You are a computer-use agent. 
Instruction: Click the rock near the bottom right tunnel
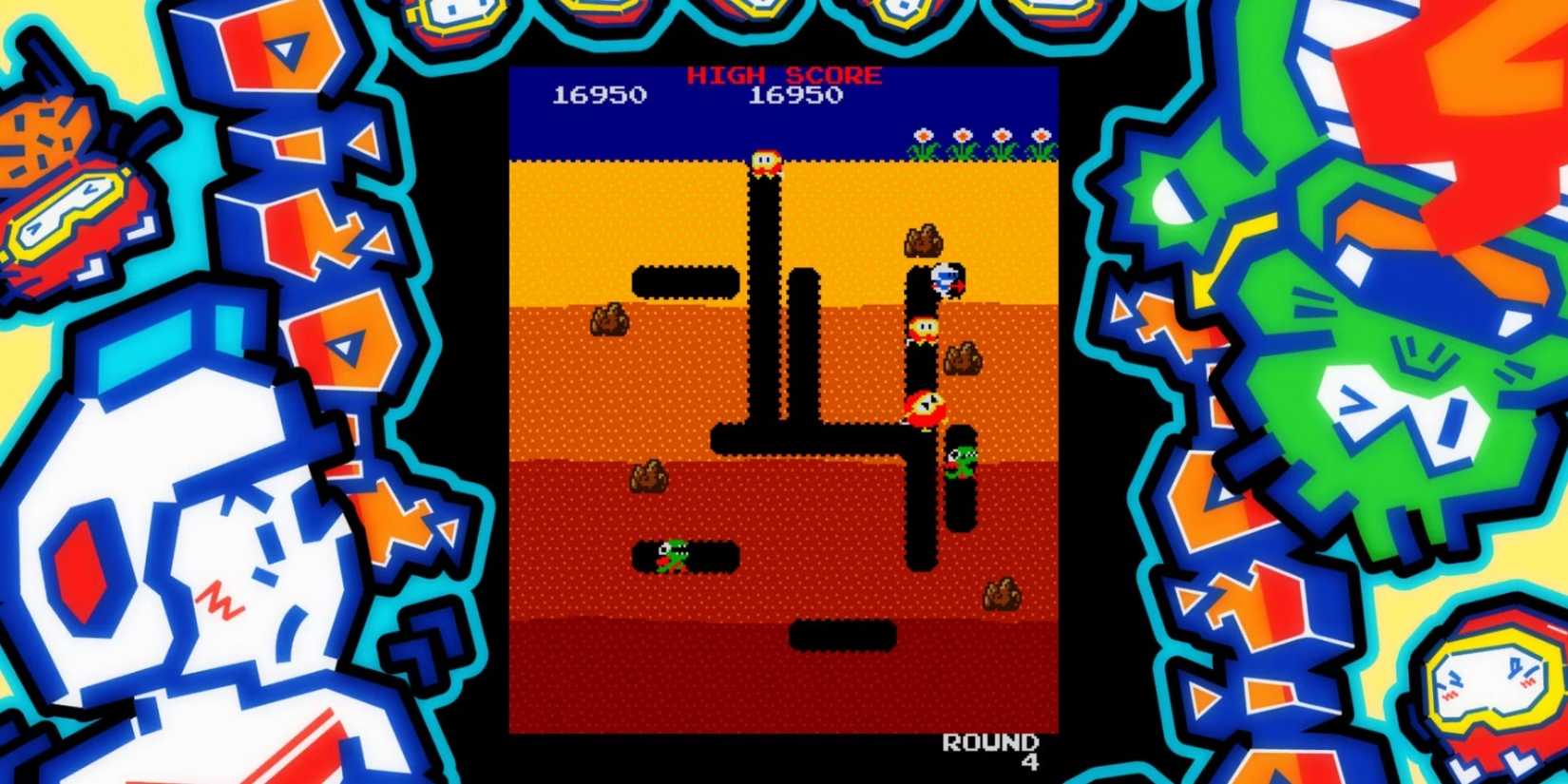coord(1001,594)
